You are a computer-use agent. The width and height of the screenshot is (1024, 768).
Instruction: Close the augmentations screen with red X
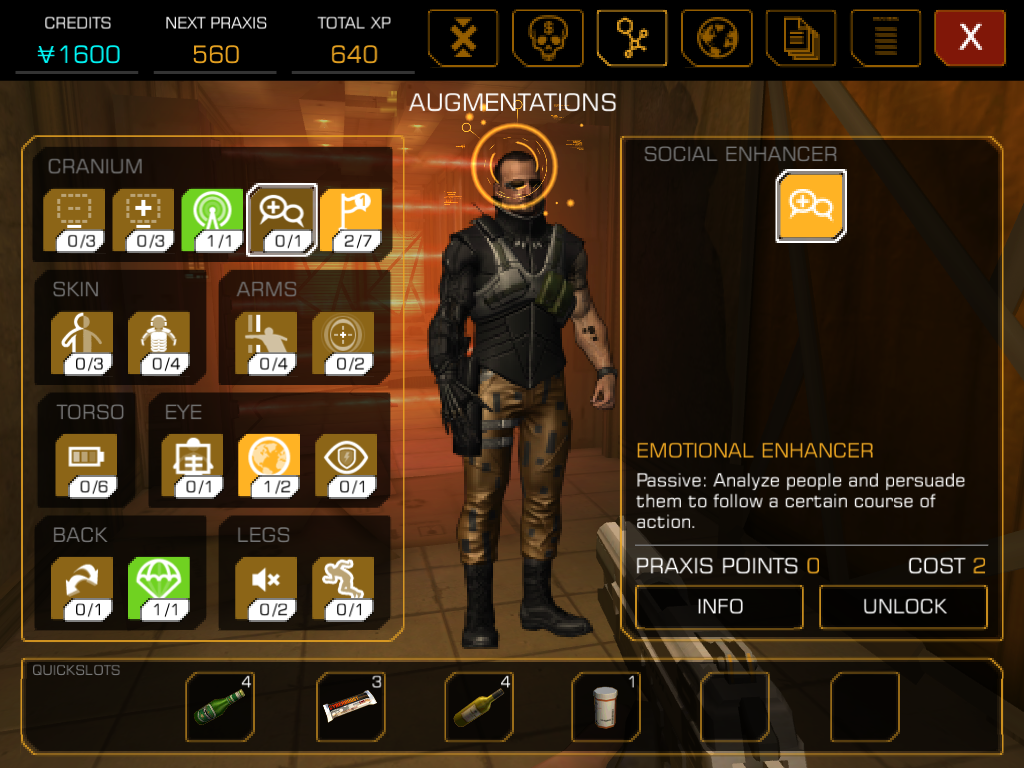point(969,38)
